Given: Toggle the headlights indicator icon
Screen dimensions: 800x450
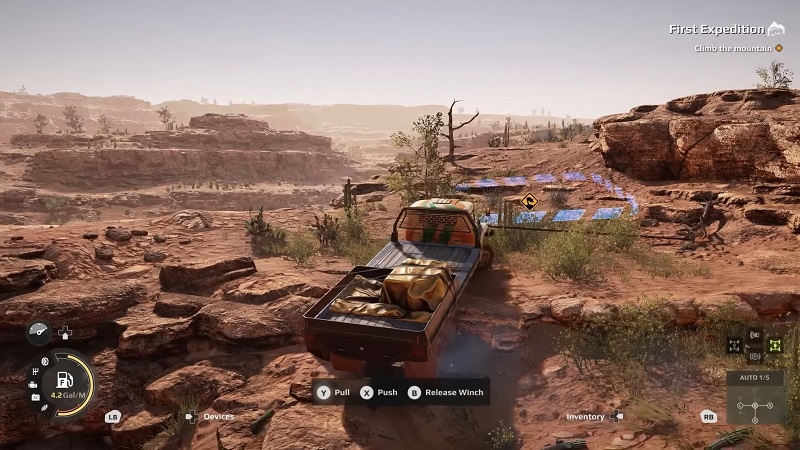Looking at the screenshot, I should tap(43, 362).
